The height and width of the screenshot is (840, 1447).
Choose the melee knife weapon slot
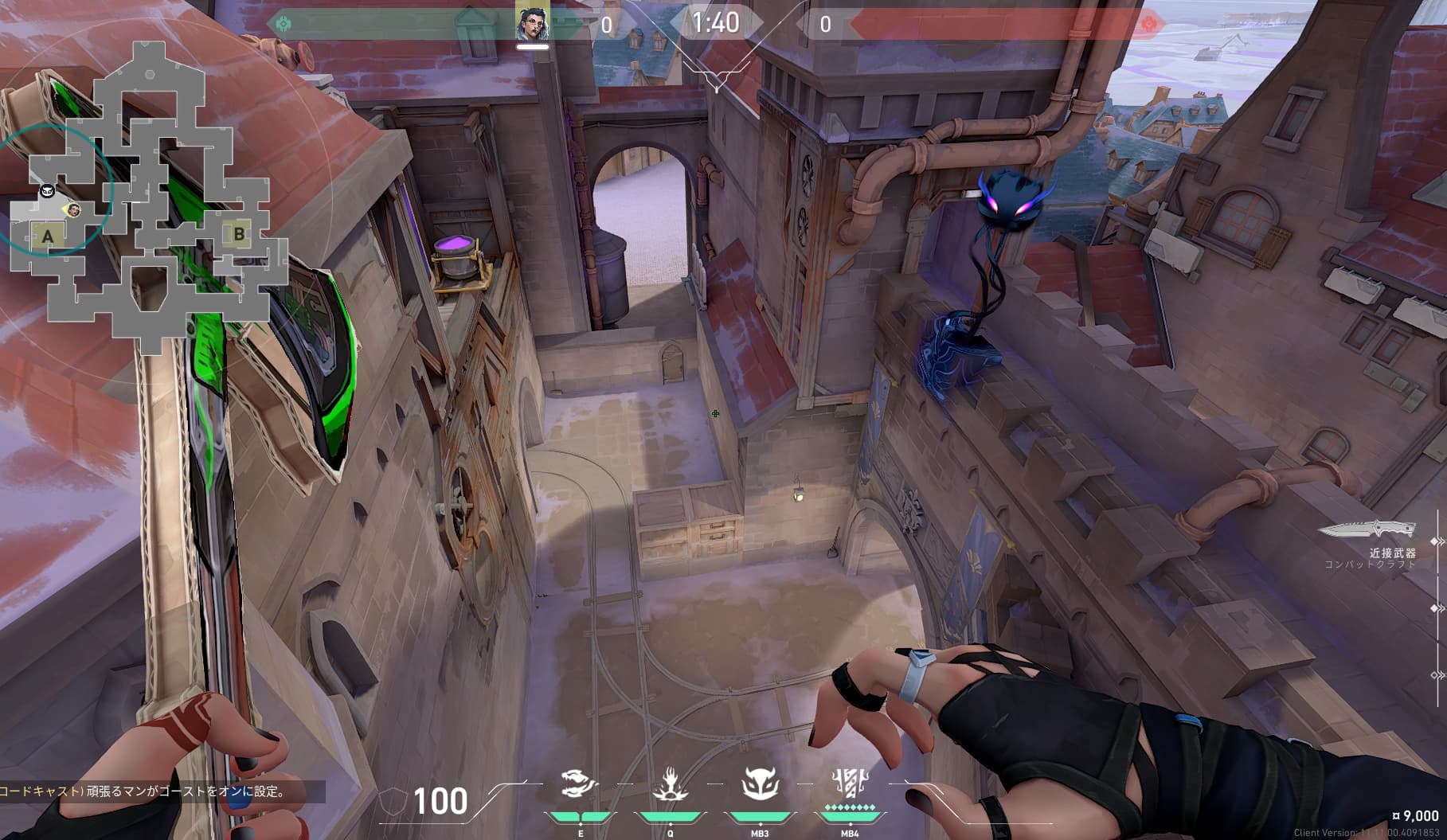point(1367,529)
